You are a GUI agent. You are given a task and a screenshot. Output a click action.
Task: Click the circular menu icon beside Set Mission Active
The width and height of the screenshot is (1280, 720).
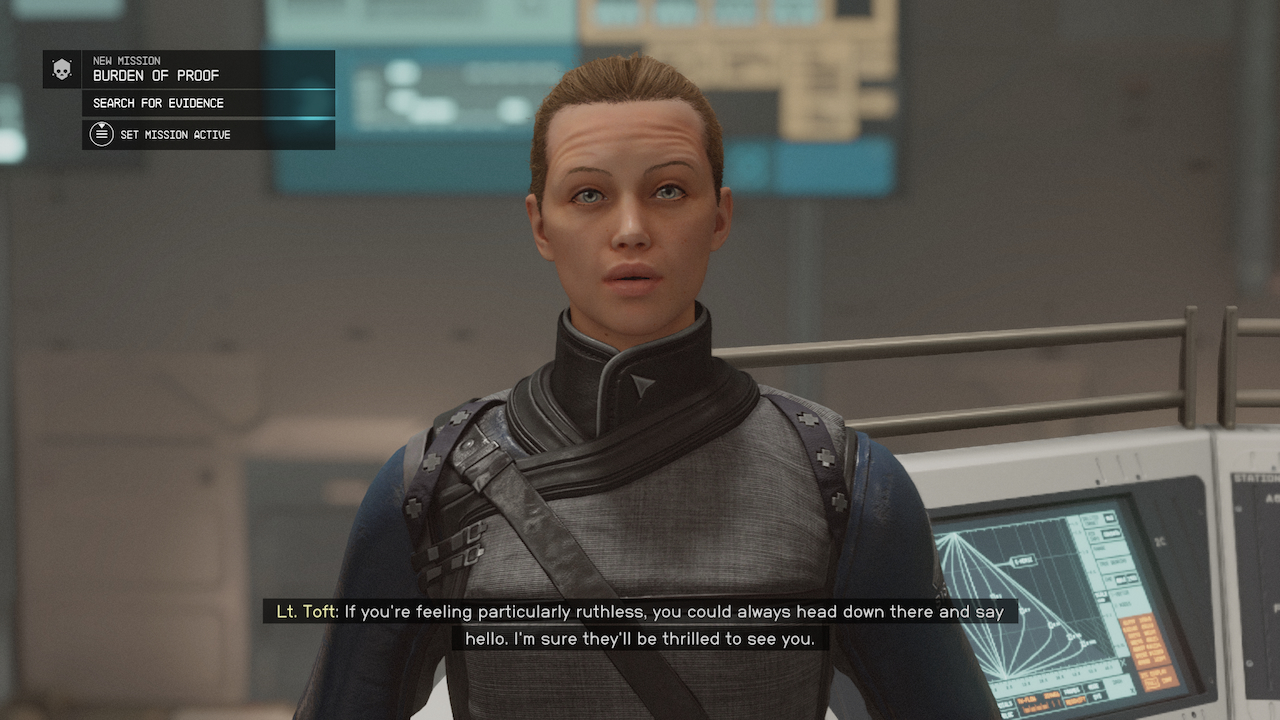(101, 133)
